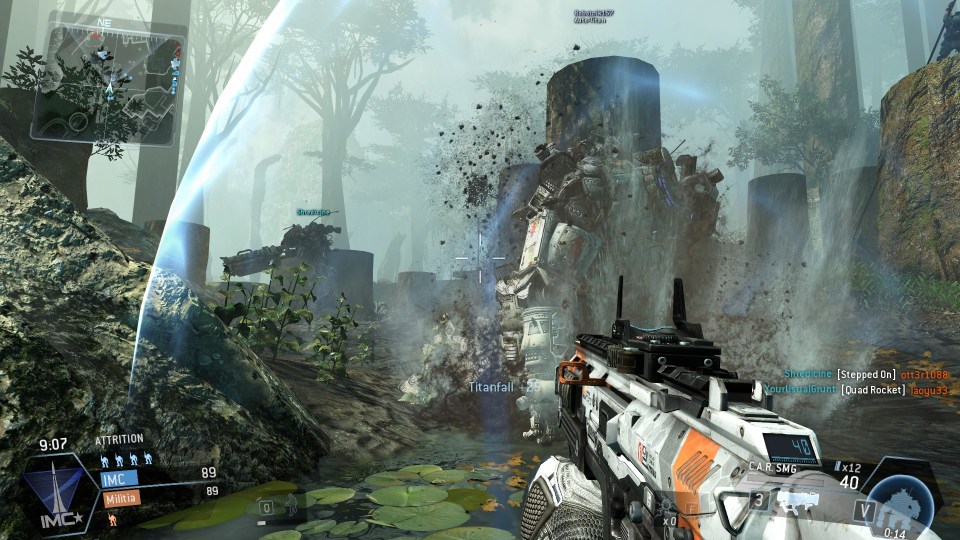Click the orange Militia team label
The image size is (960, 540).
point(119,496)
